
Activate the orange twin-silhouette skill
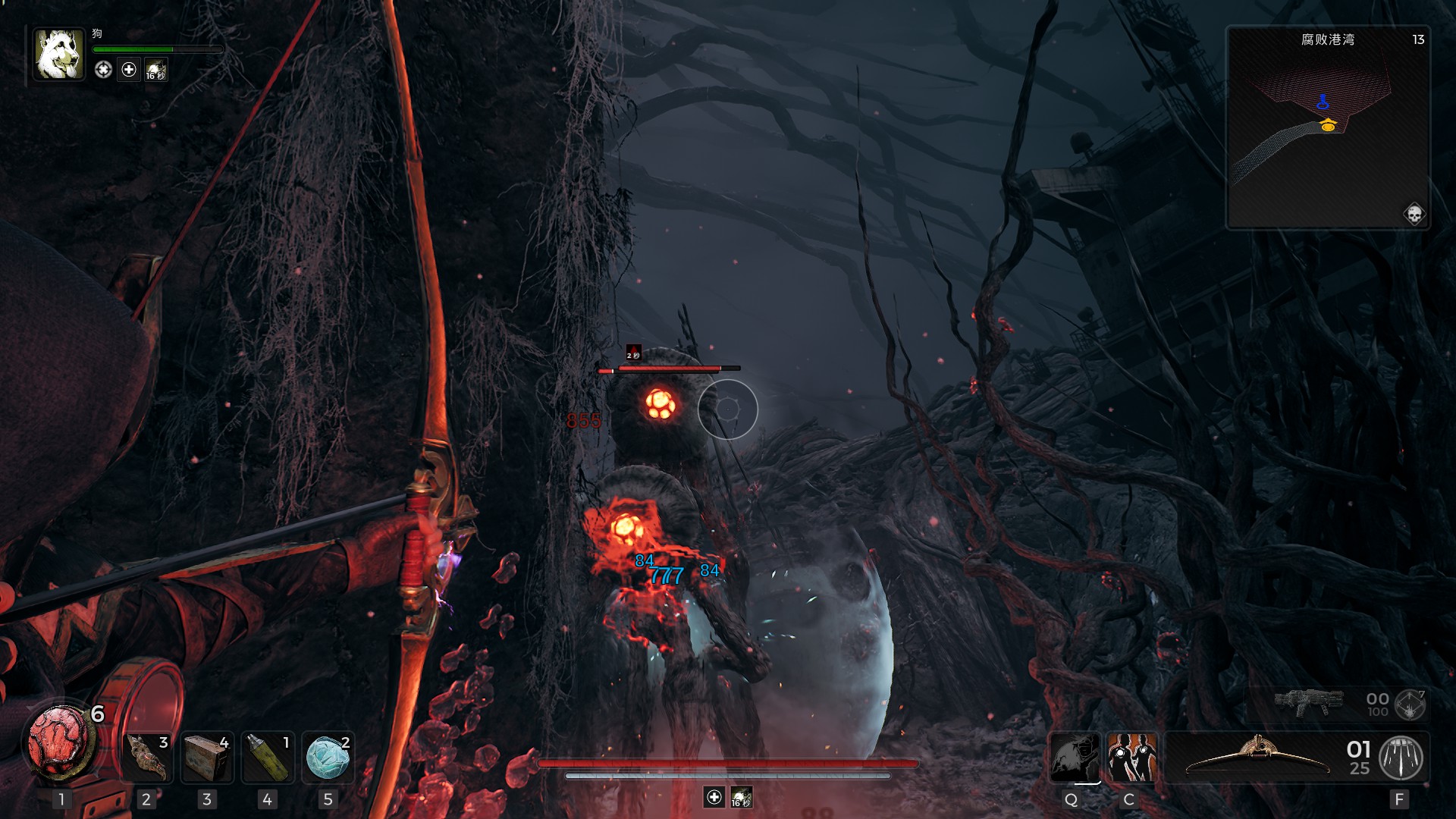pos(1131,757)
